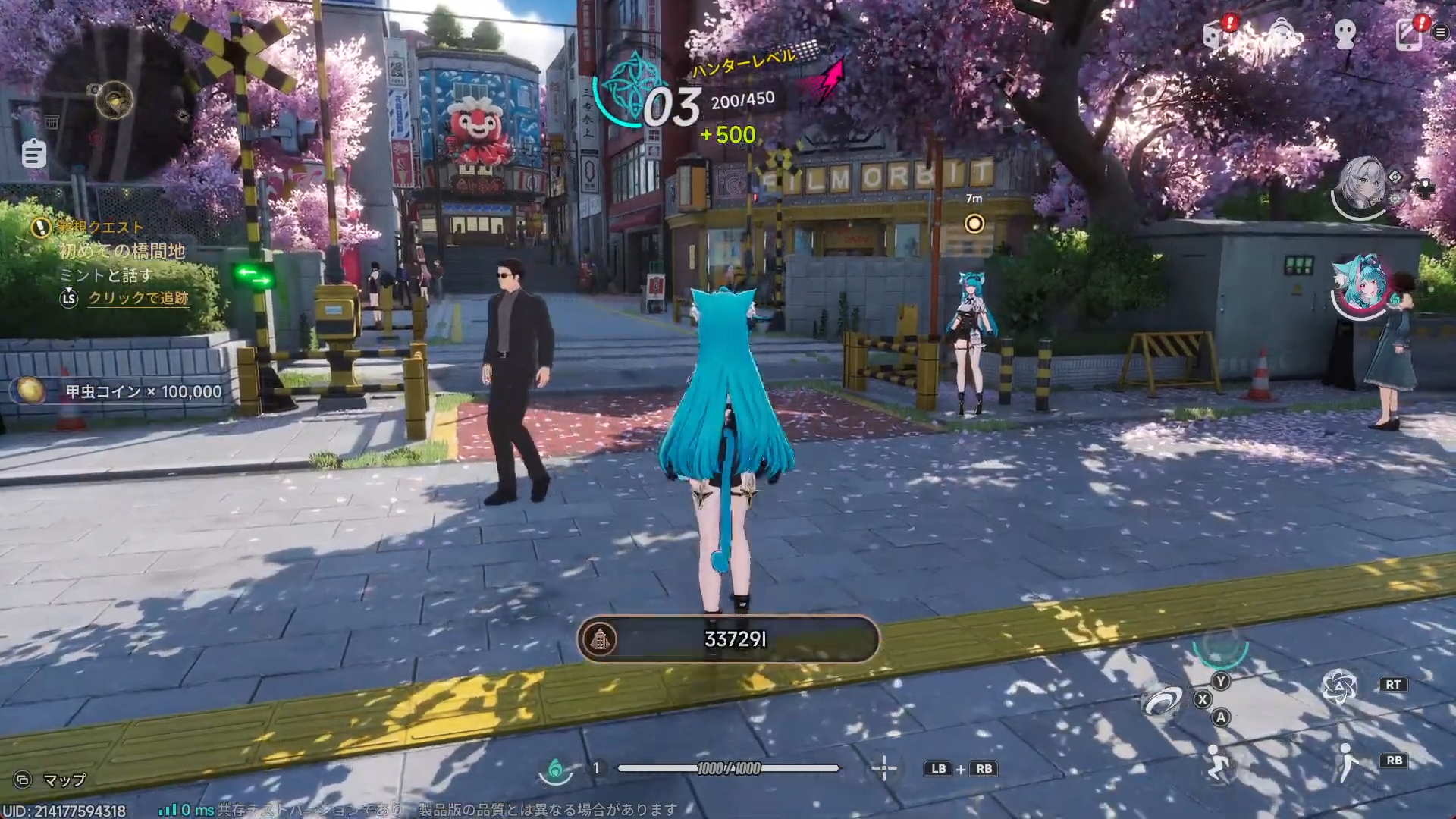Open the phone menu icon
Screen dimensions: 1456x819
point(1409,33)
